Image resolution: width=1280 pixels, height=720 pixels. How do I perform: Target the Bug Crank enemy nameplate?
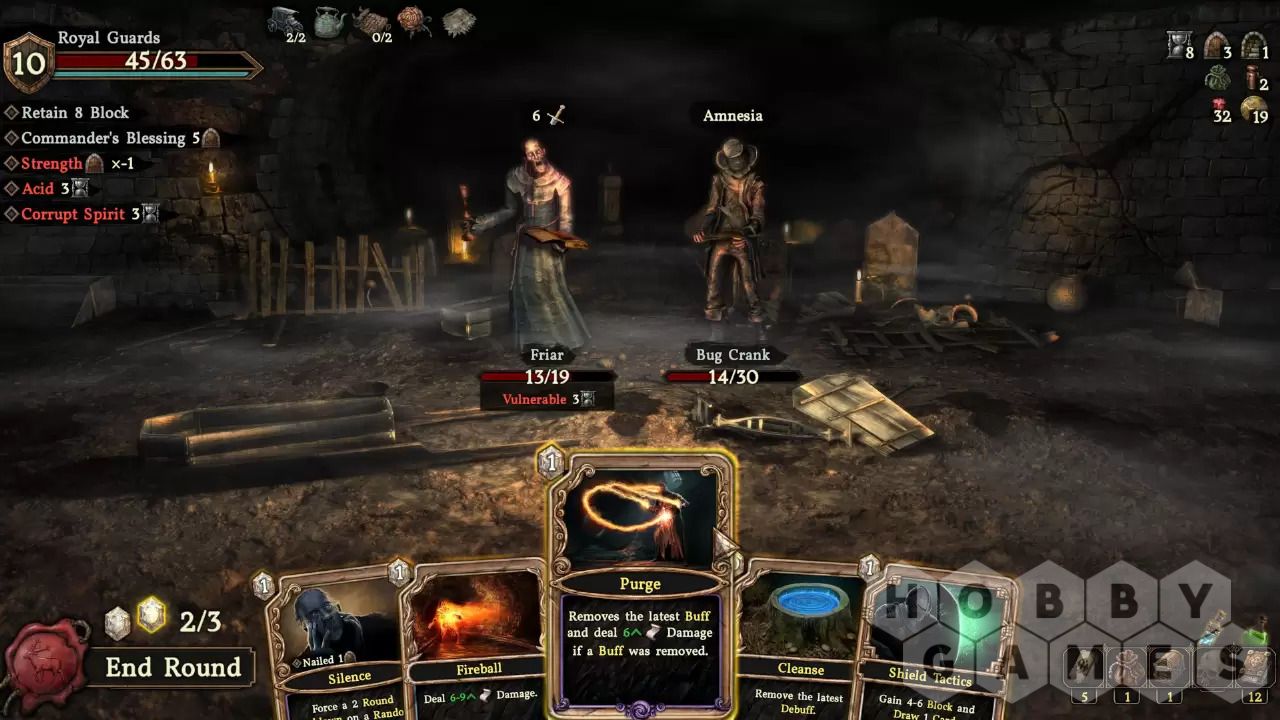point(732,355)
